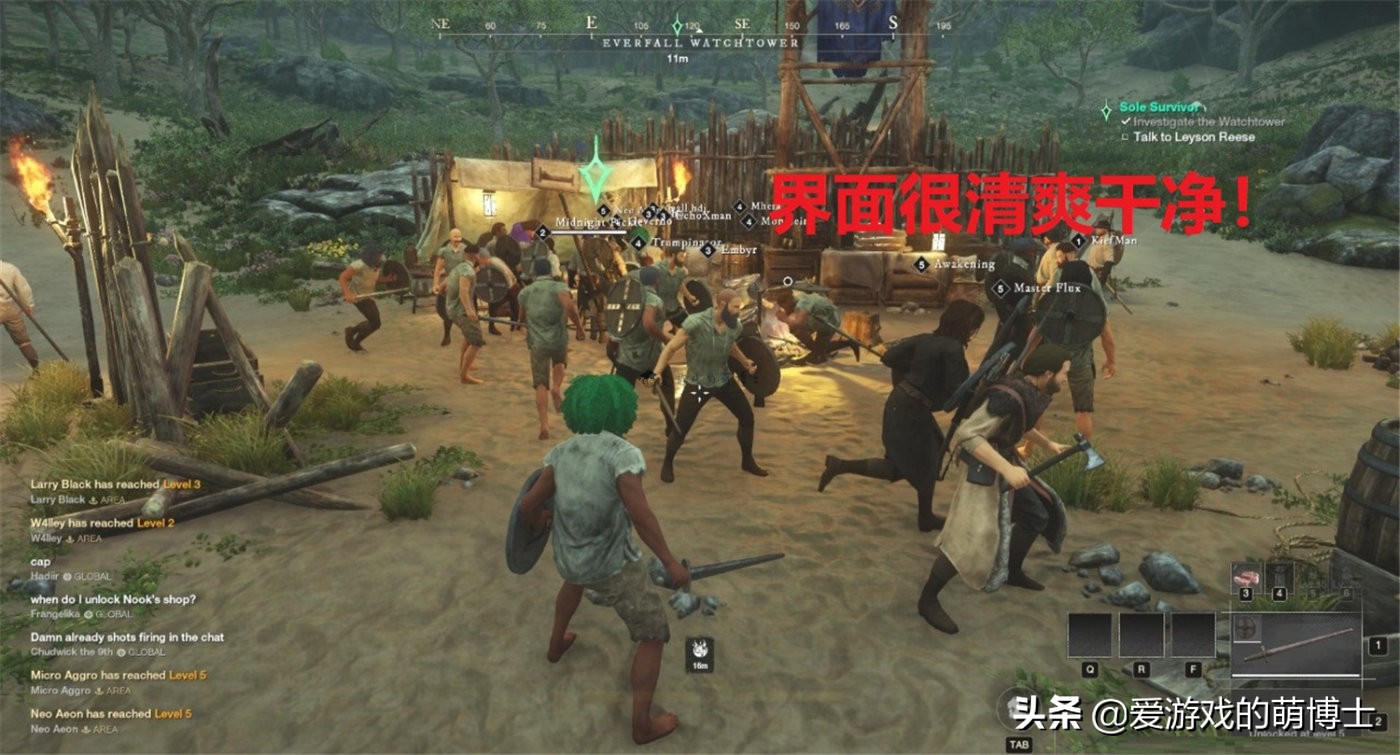Click the TAB key prompt at bottom
Viewport: 1400px width, 755px height.
click(x=1020, y=744)
